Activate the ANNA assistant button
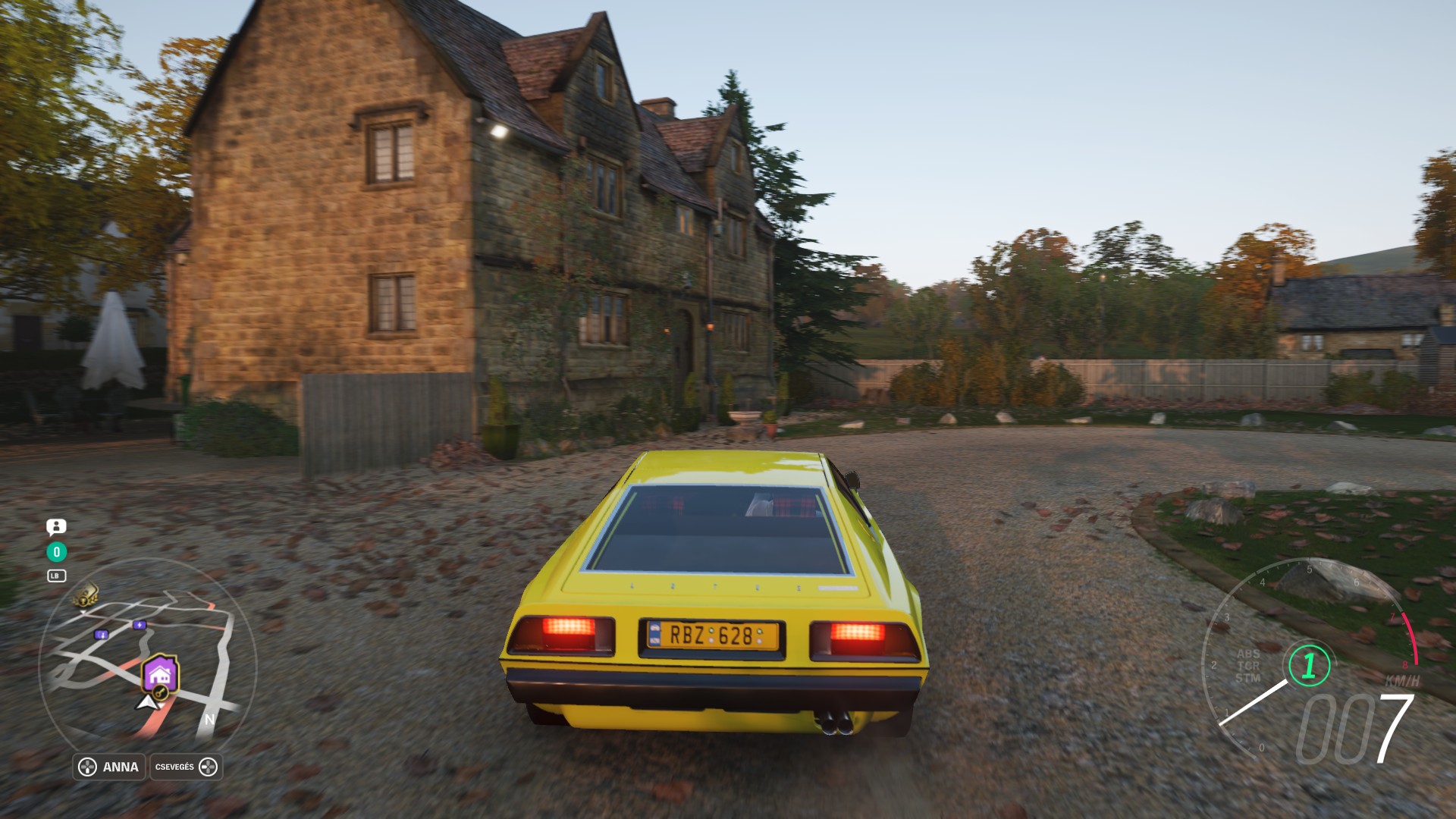 [109, 767]
